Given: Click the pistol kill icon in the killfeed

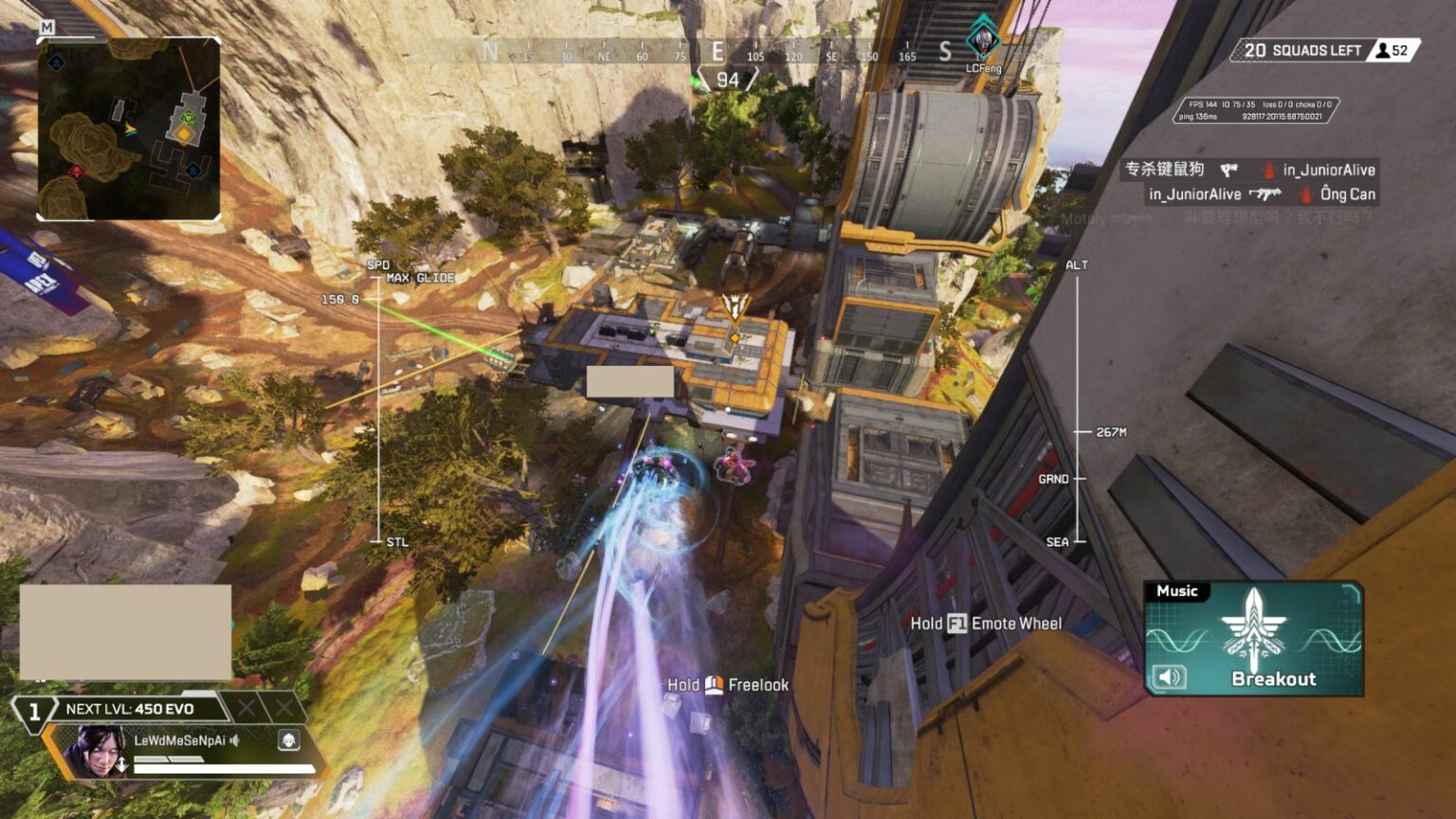Looking at the screenshot, I should (1228, 171).
